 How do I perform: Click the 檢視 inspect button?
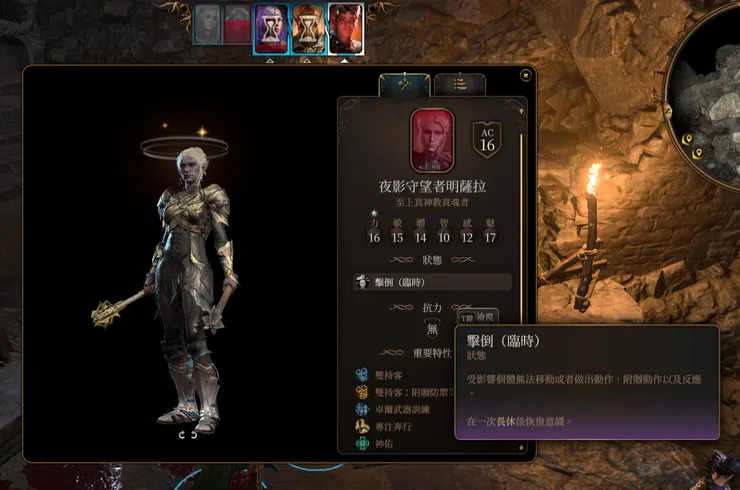coord(485,318)
